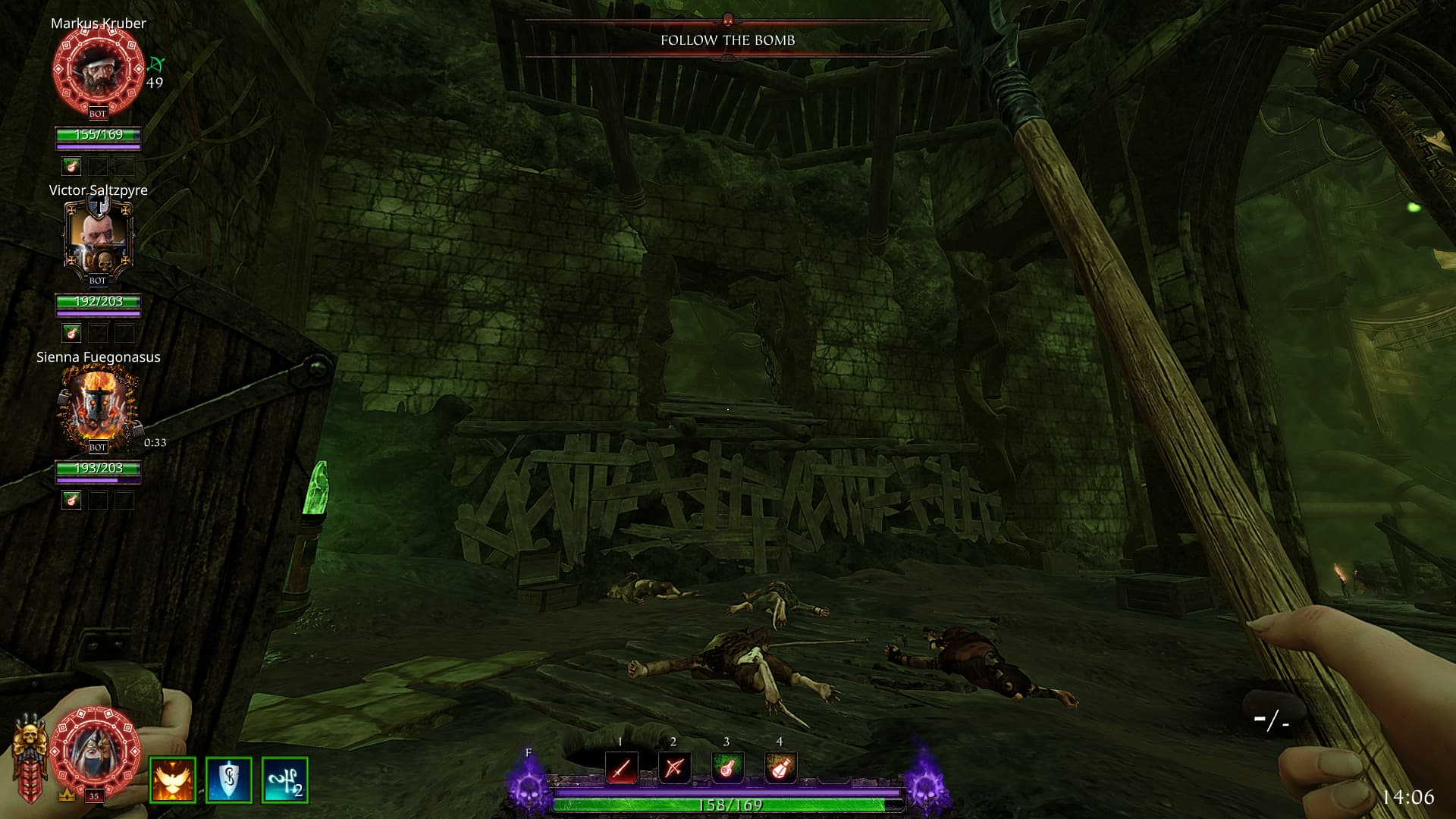Select the green healing draught slot
The image size is (1456, 819).
tap(726, 768)
